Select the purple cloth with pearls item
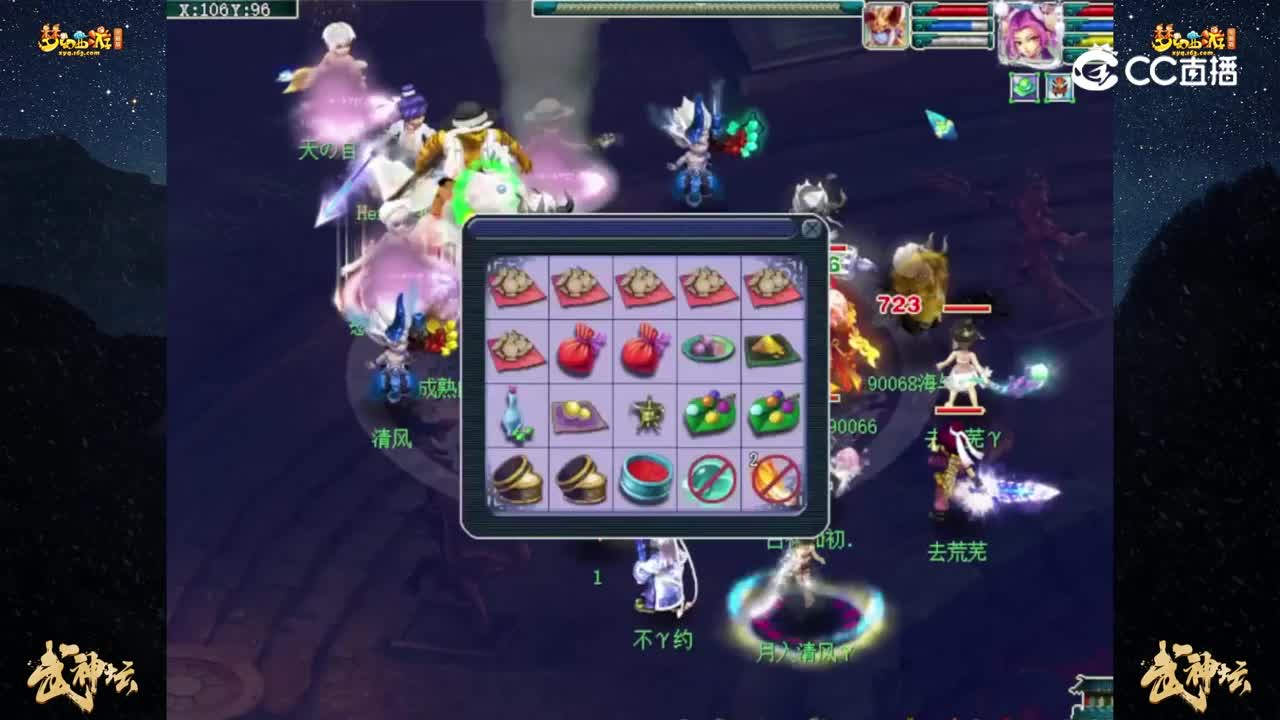Image resolution: width=1280 pixels, height=720 pixels. click(582, 415)
